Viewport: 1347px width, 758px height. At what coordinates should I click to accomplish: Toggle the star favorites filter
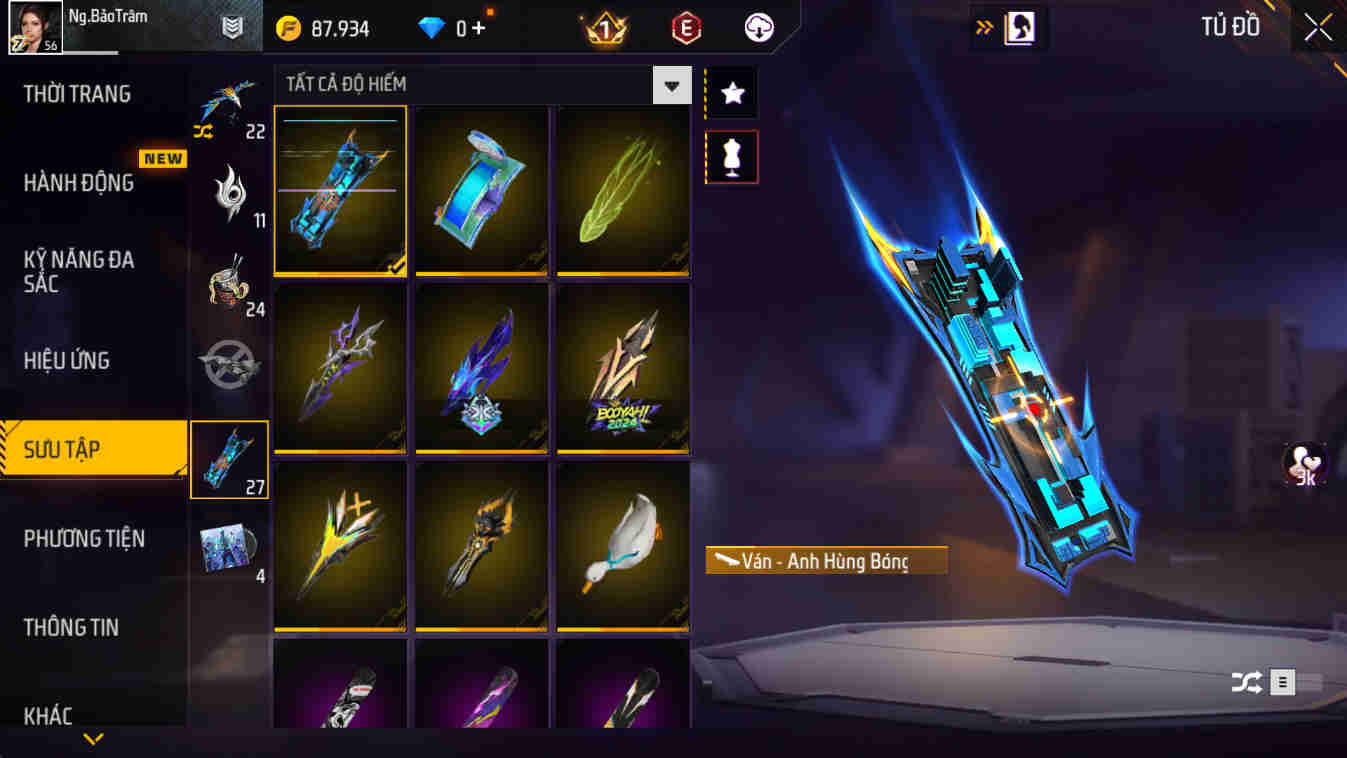tap(731, 92)
